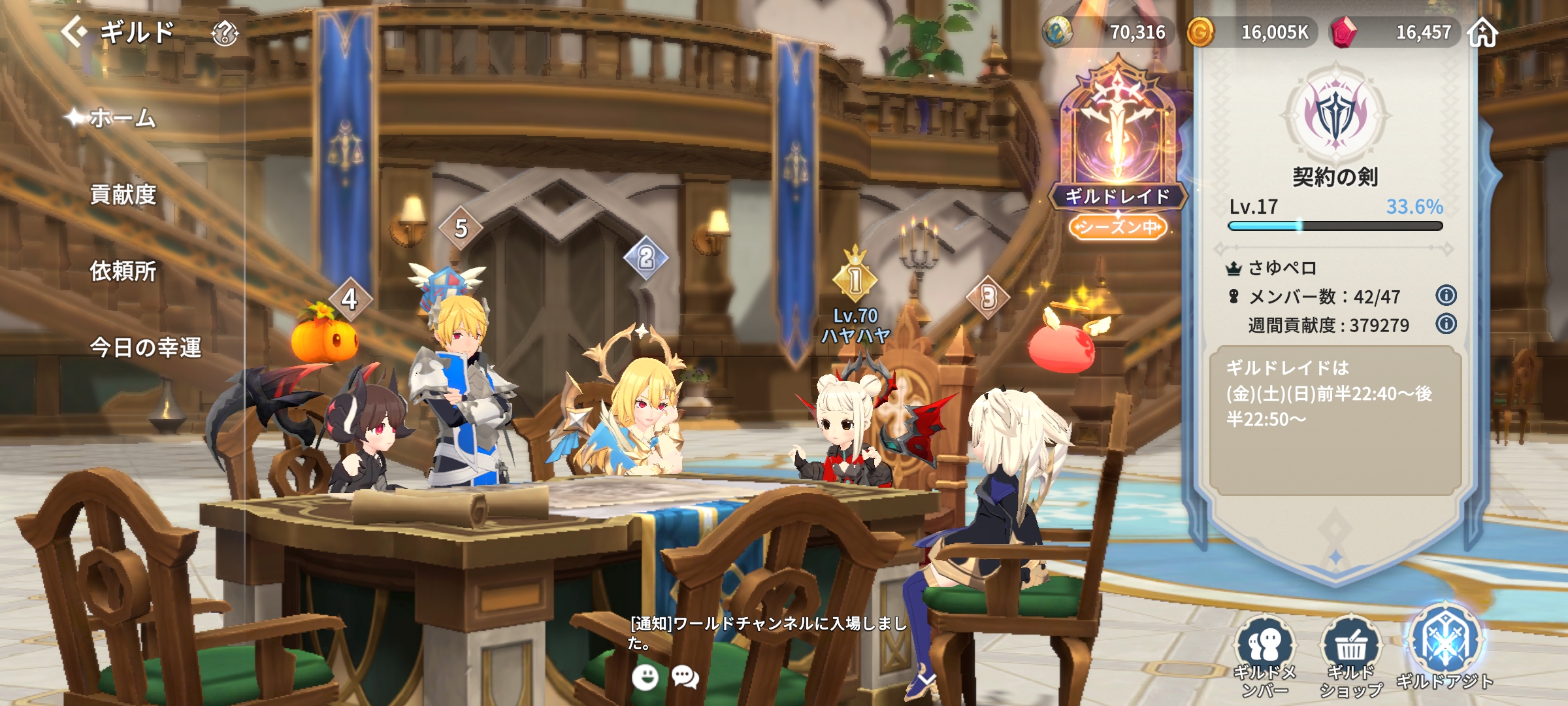Tap the world channel notification message
1568x706 pixels.
tap(768, 632)
